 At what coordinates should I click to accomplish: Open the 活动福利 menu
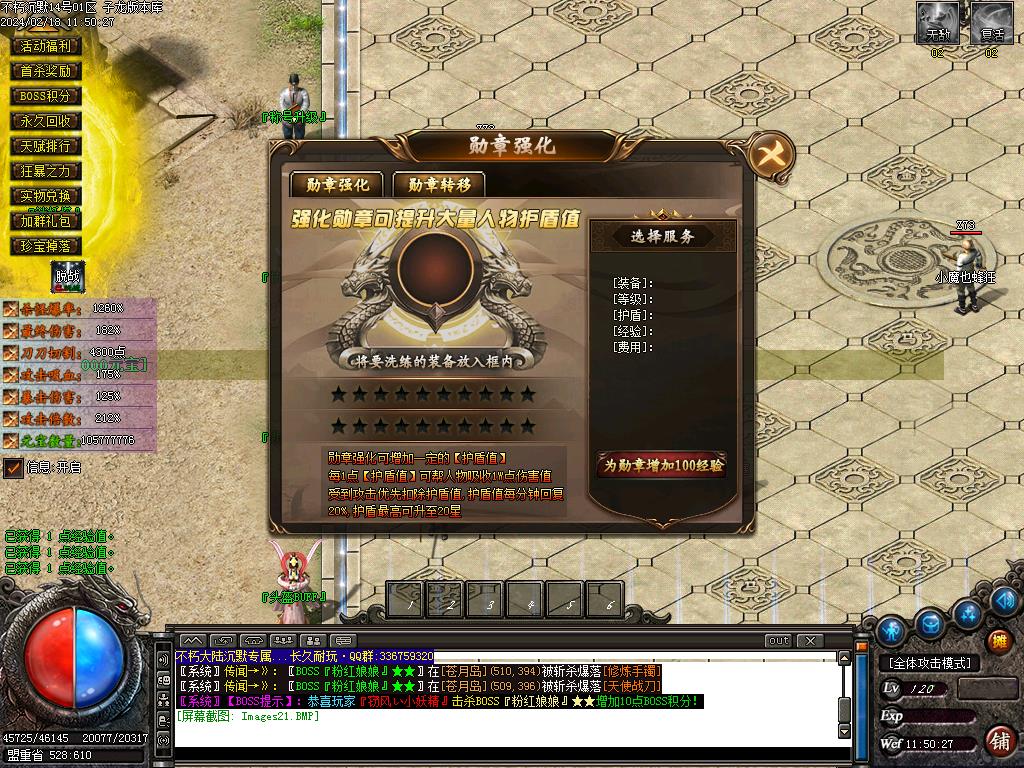point(46,46)
